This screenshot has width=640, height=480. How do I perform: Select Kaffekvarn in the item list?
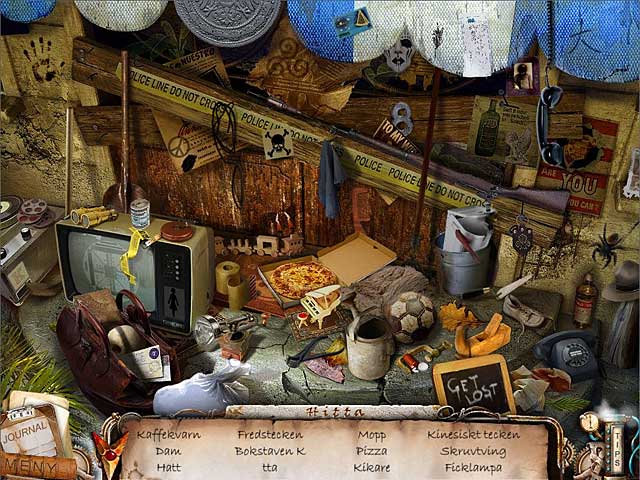point(167,435)
